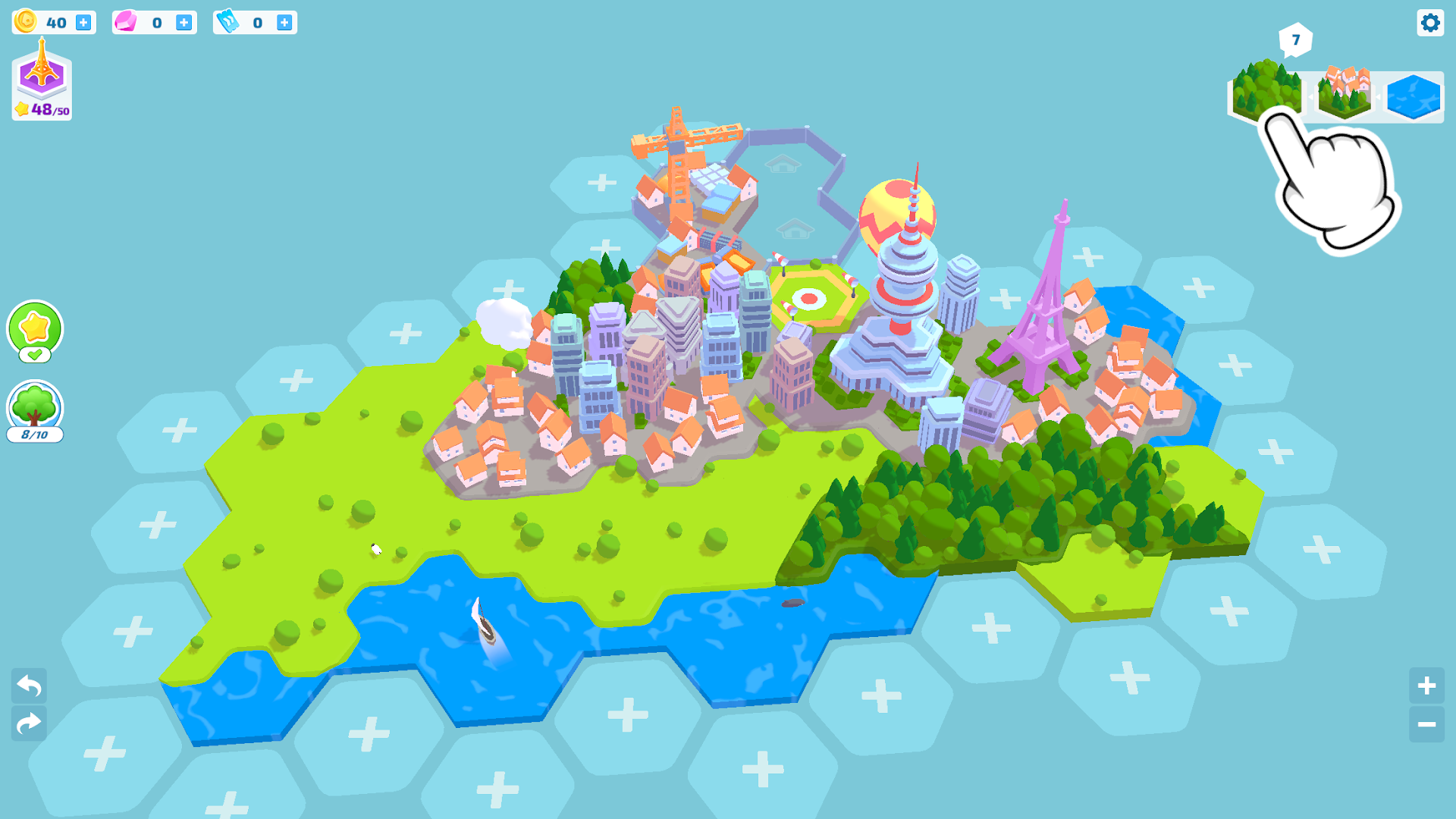Click the undo arrow
The image size is (1456, 819).
[28, 685]
